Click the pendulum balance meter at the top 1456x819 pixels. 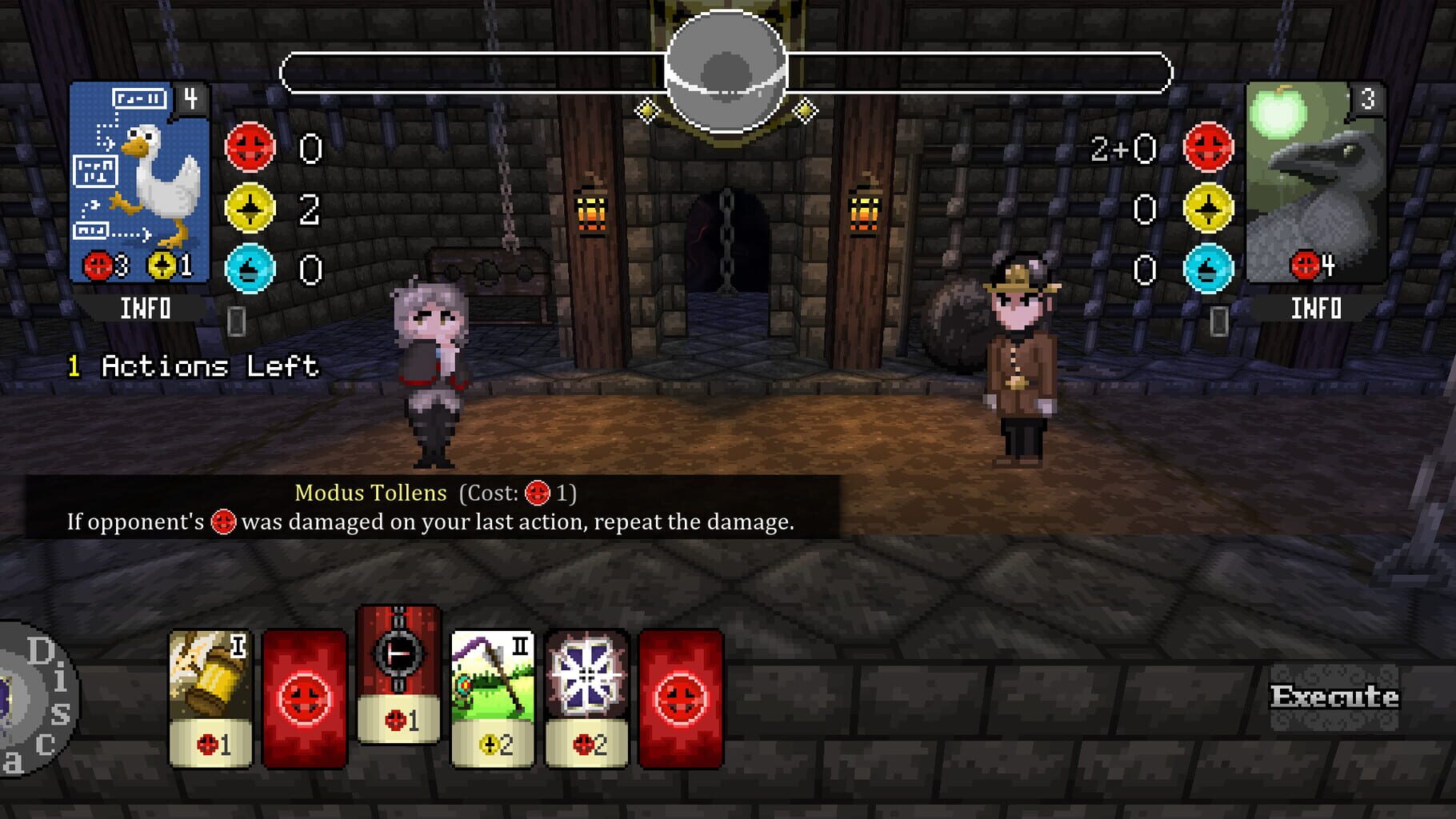(x=726, y=72)
